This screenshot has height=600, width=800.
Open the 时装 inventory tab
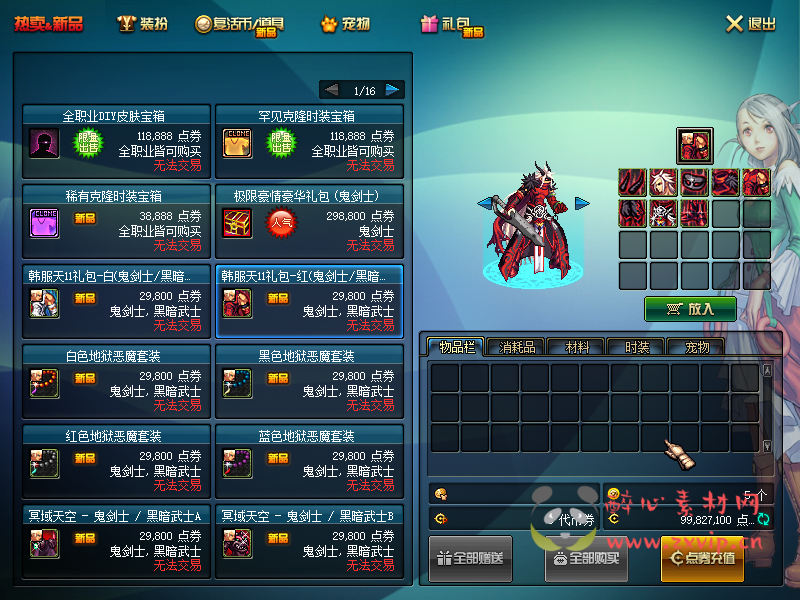[636, 347]
